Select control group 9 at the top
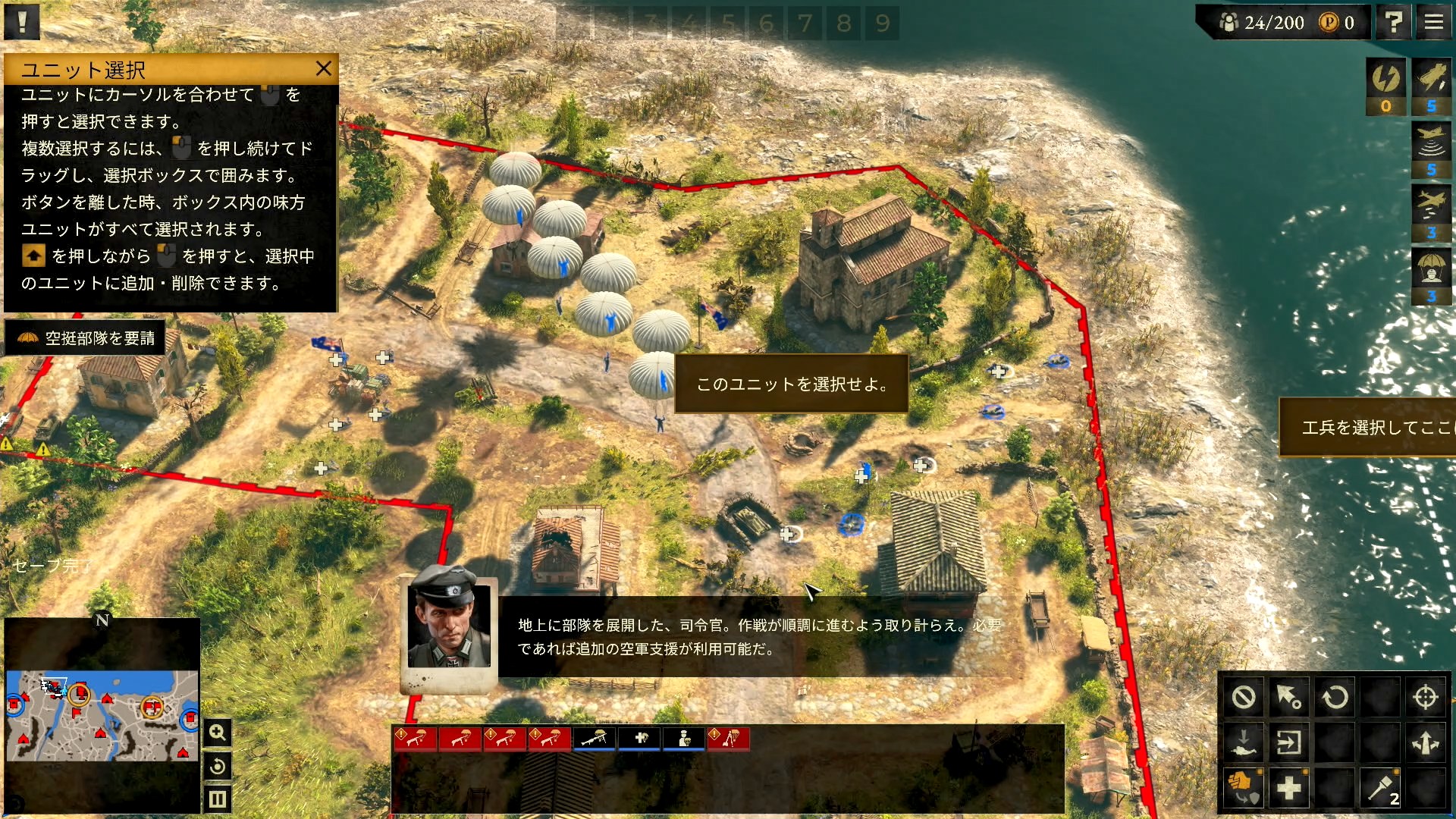The width and height of the screenshot is (1456, 819). (x=882, y=23)
